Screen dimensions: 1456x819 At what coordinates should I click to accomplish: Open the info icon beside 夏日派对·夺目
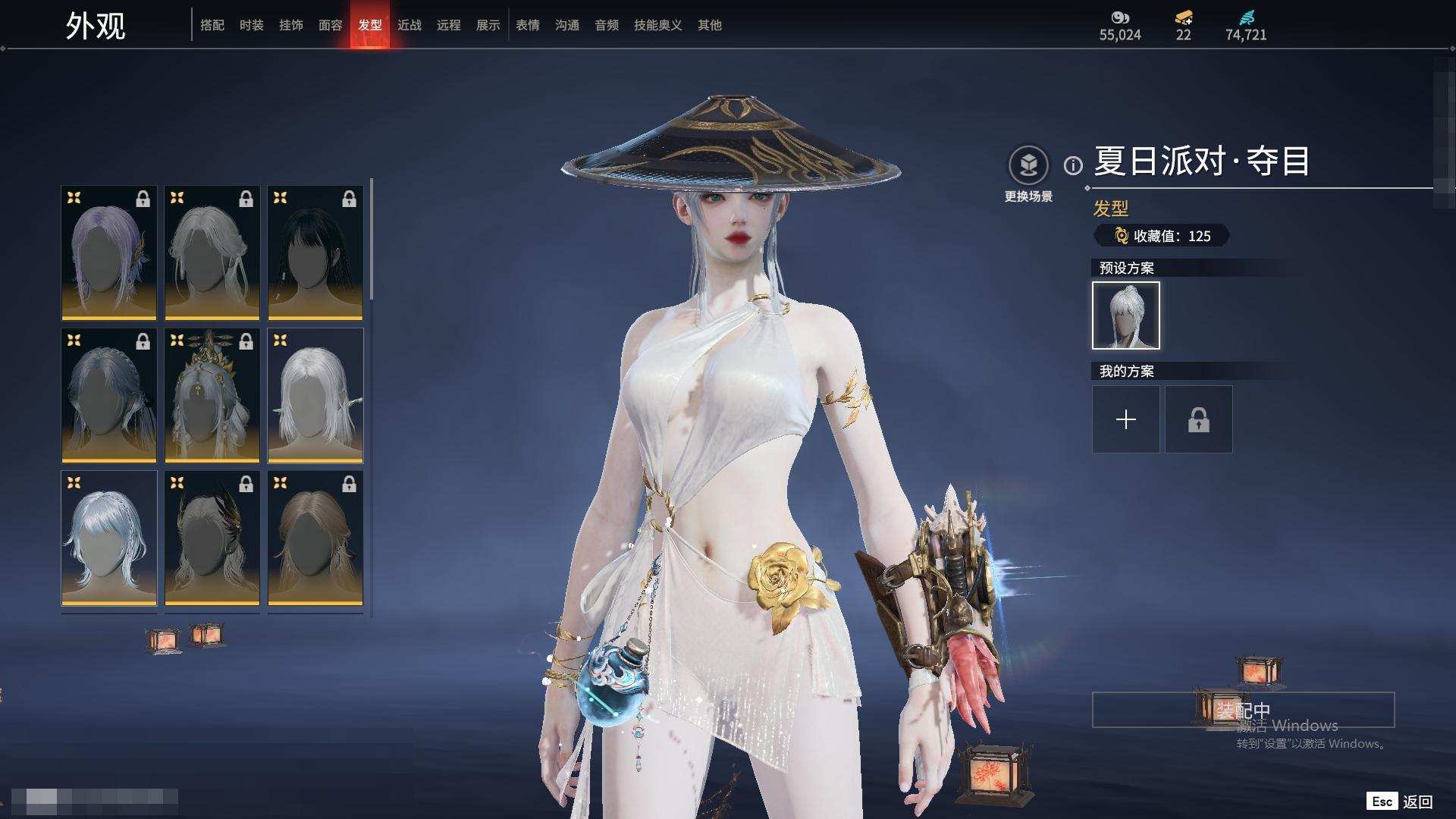[x=1073, y=165]
